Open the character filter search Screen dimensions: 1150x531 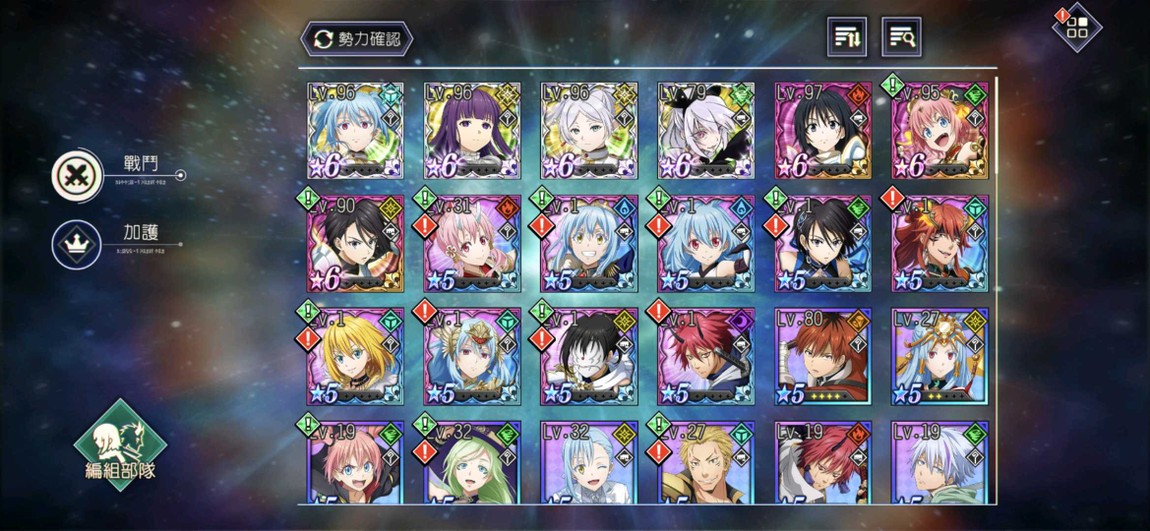901,37
